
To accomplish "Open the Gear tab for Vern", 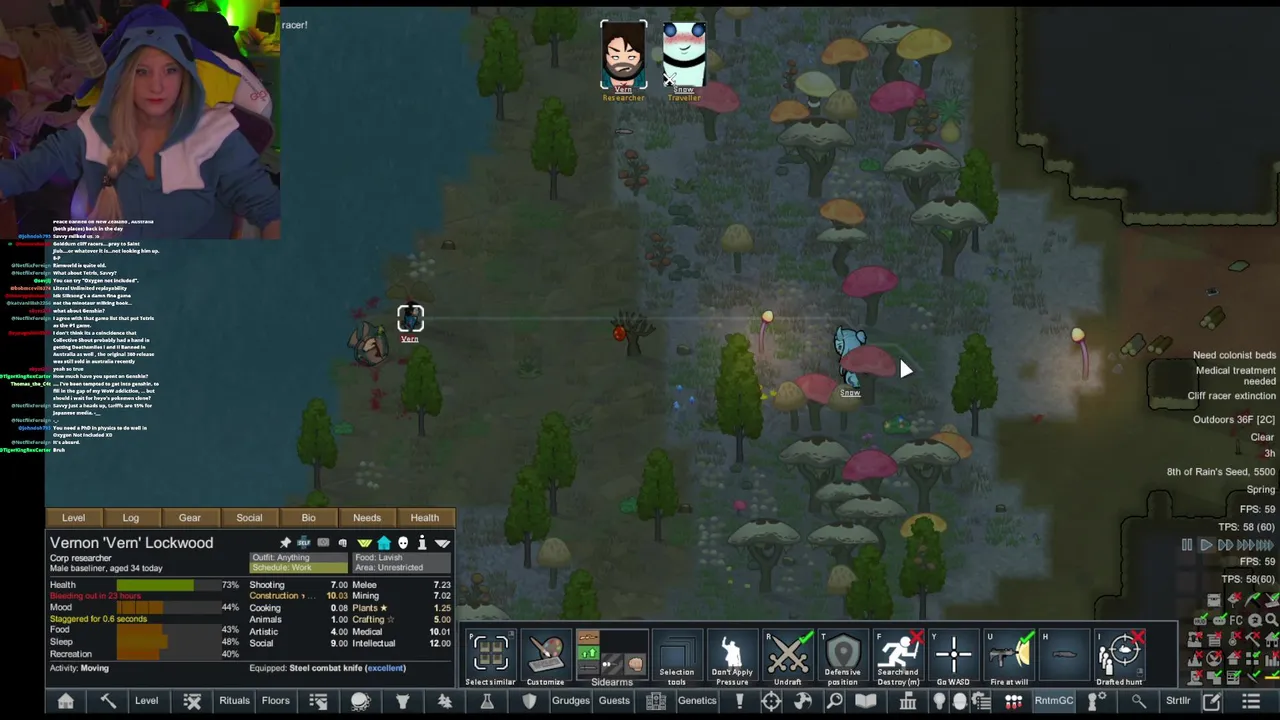I will [189, 518].
